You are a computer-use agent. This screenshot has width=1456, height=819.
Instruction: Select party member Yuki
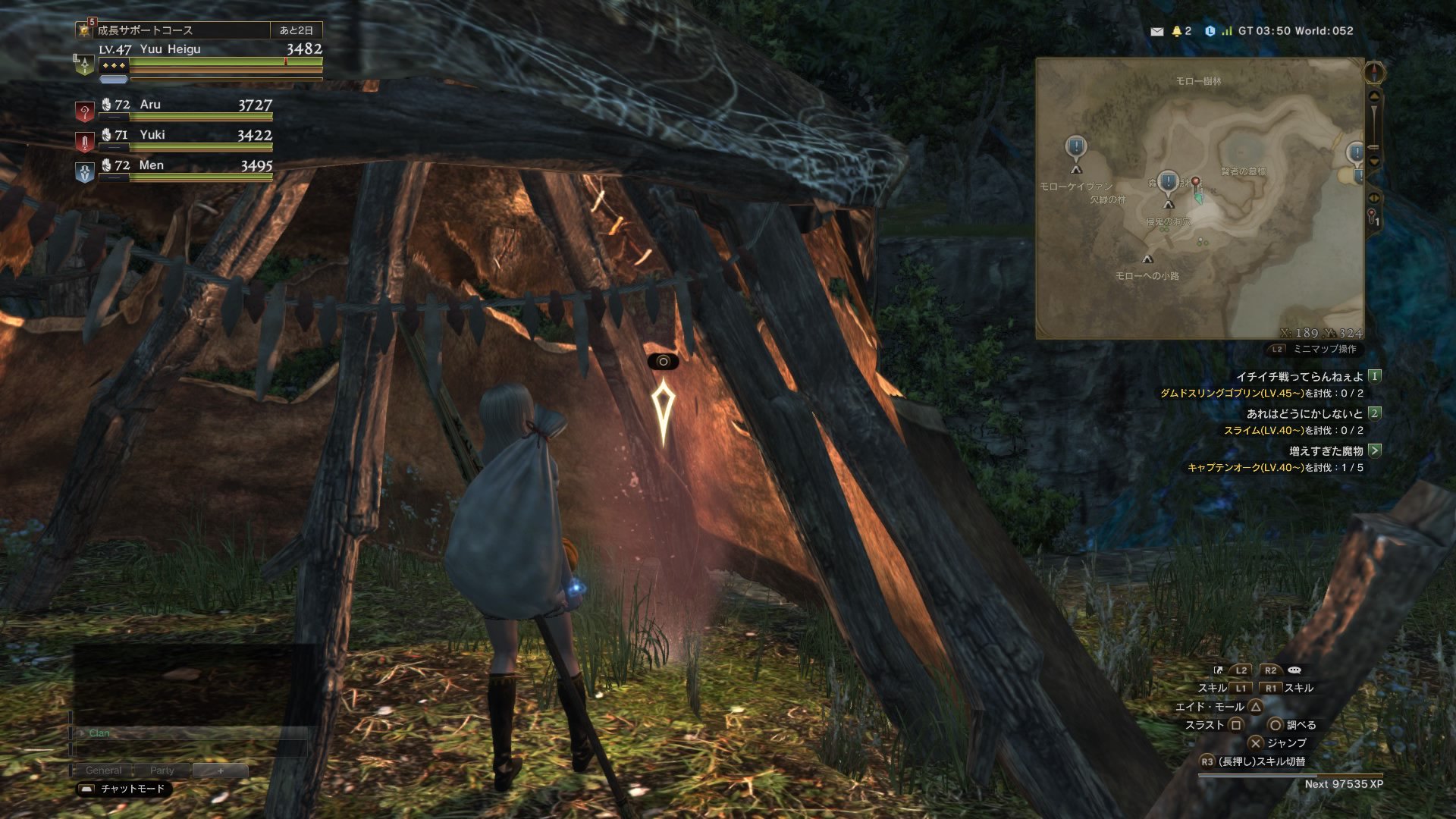[186, 136]
